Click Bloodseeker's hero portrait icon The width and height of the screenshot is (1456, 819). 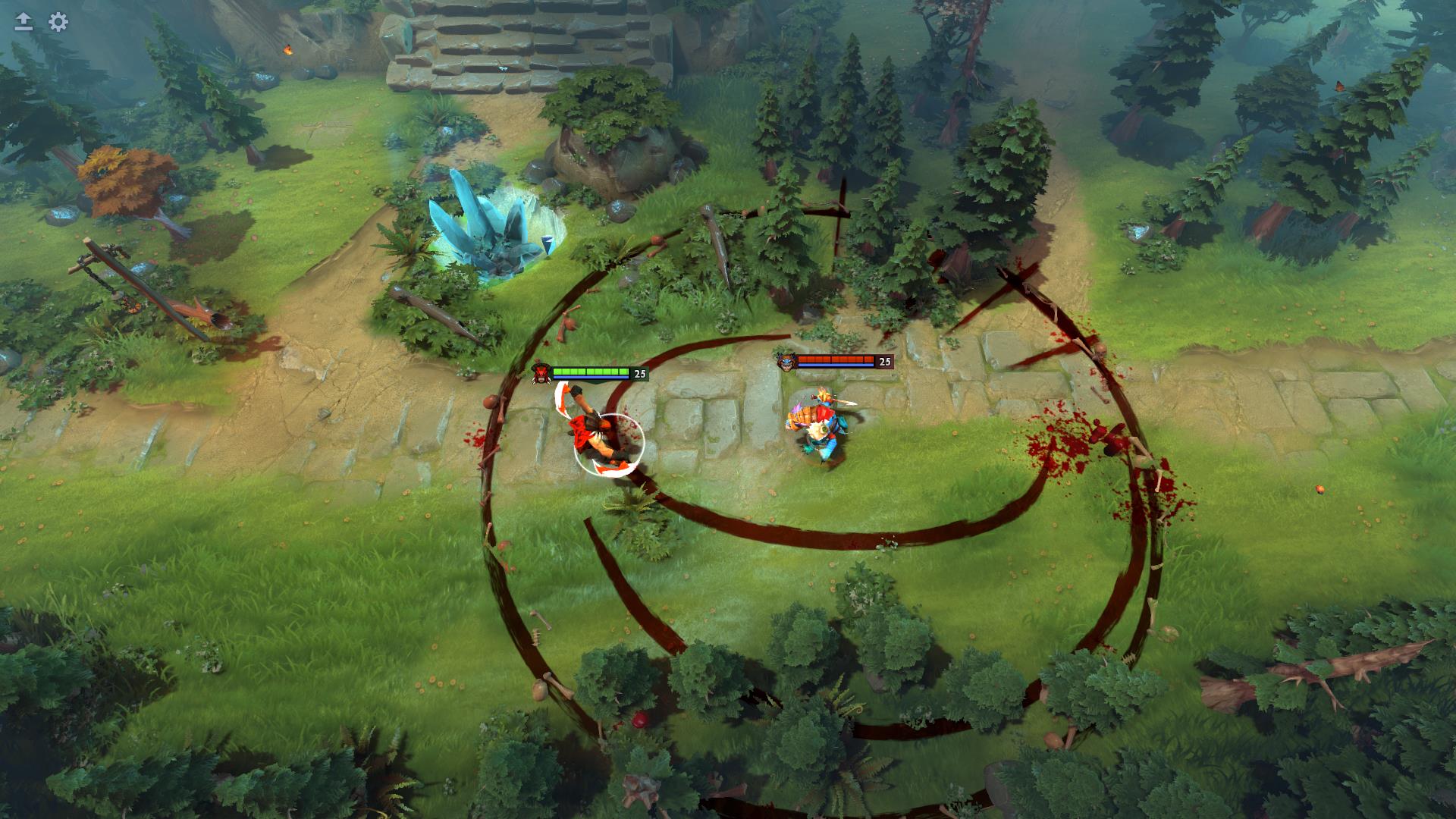pos(541,372)
